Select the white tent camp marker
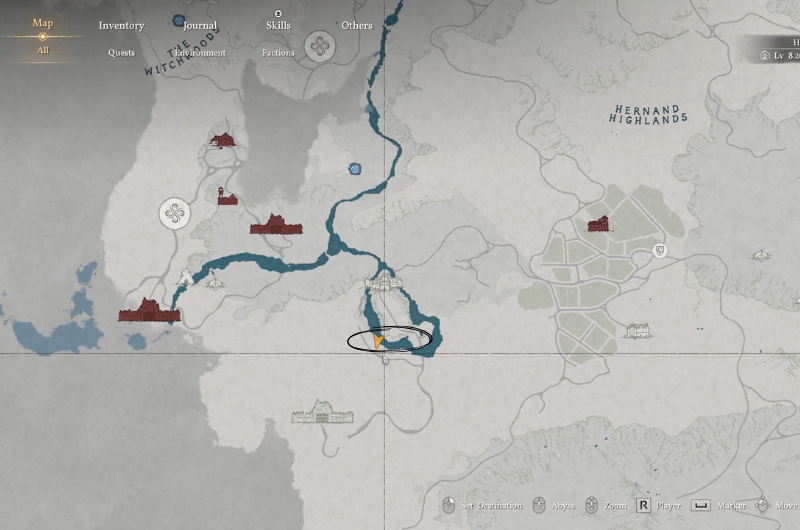Viewport: 800px width, 530px height. pos(215,284)
